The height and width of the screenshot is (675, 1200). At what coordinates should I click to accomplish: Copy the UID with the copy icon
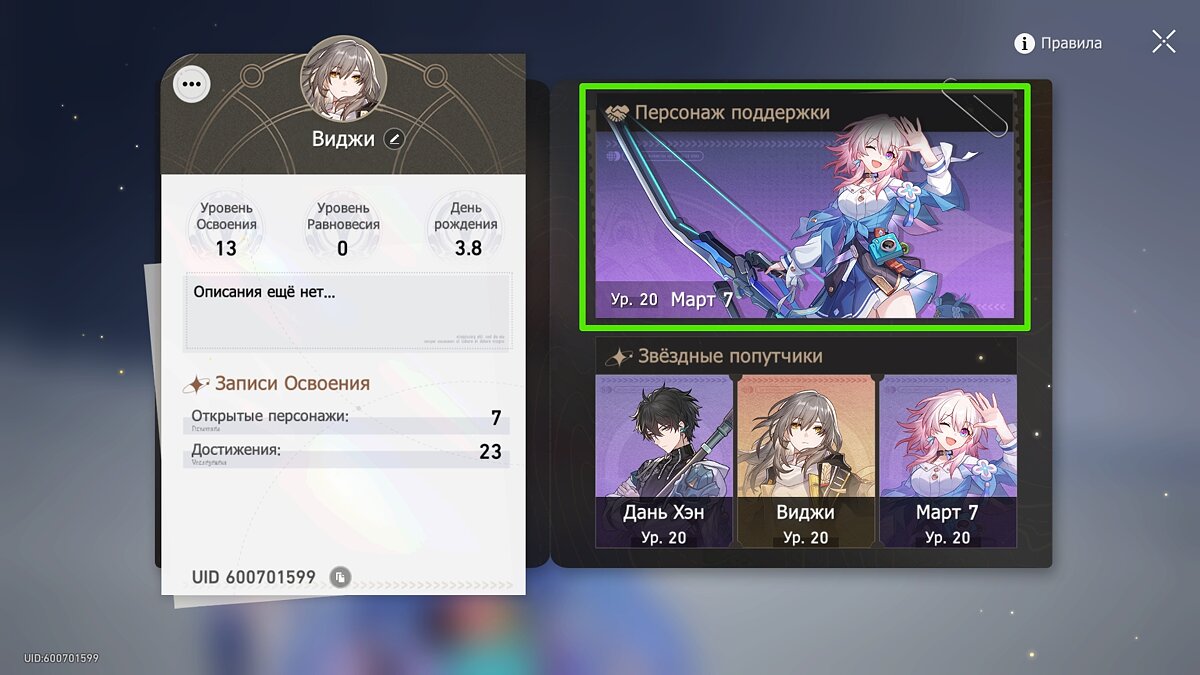click(340, 577)
